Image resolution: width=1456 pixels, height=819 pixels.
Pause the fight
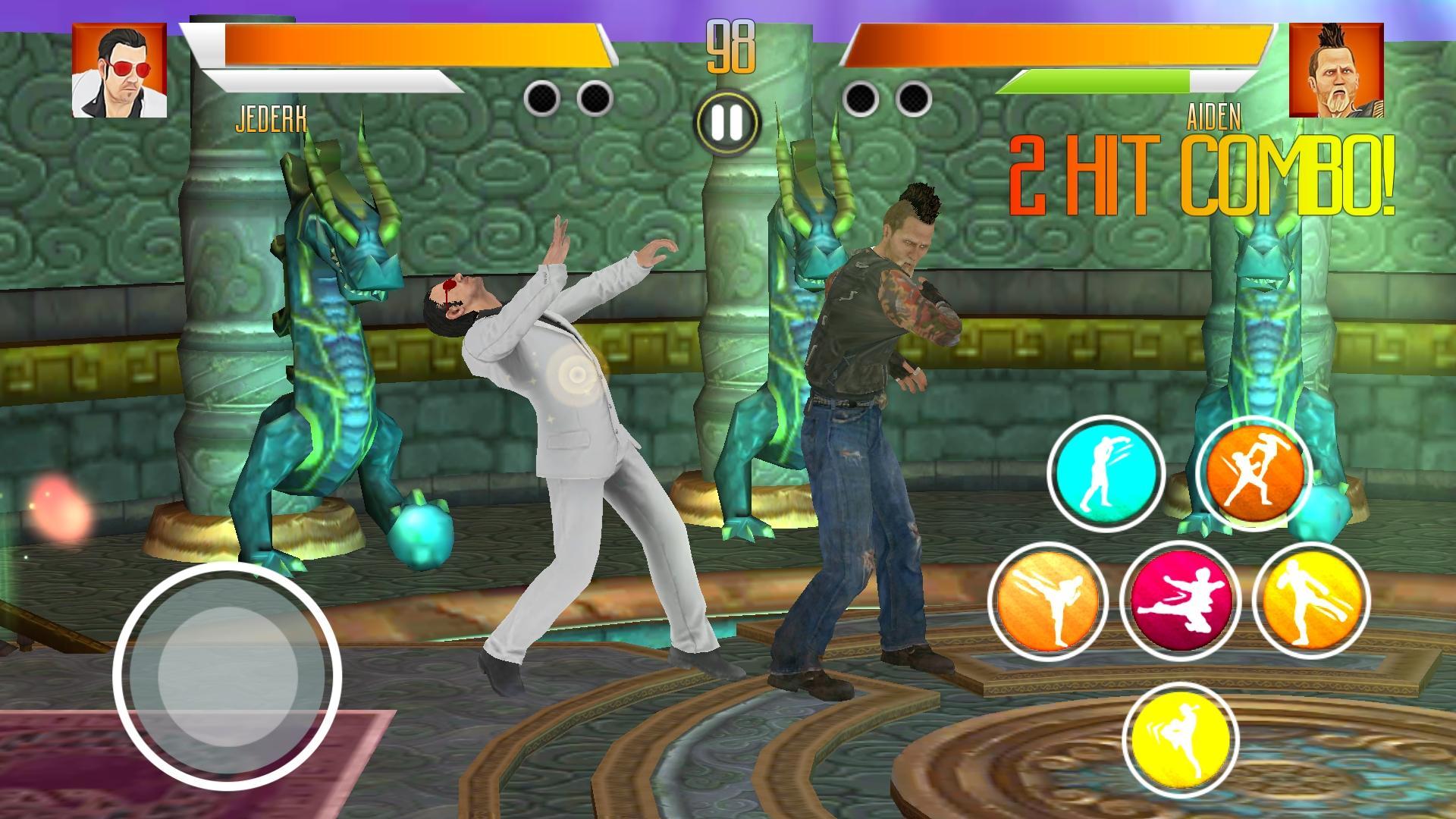click(726, 122)
